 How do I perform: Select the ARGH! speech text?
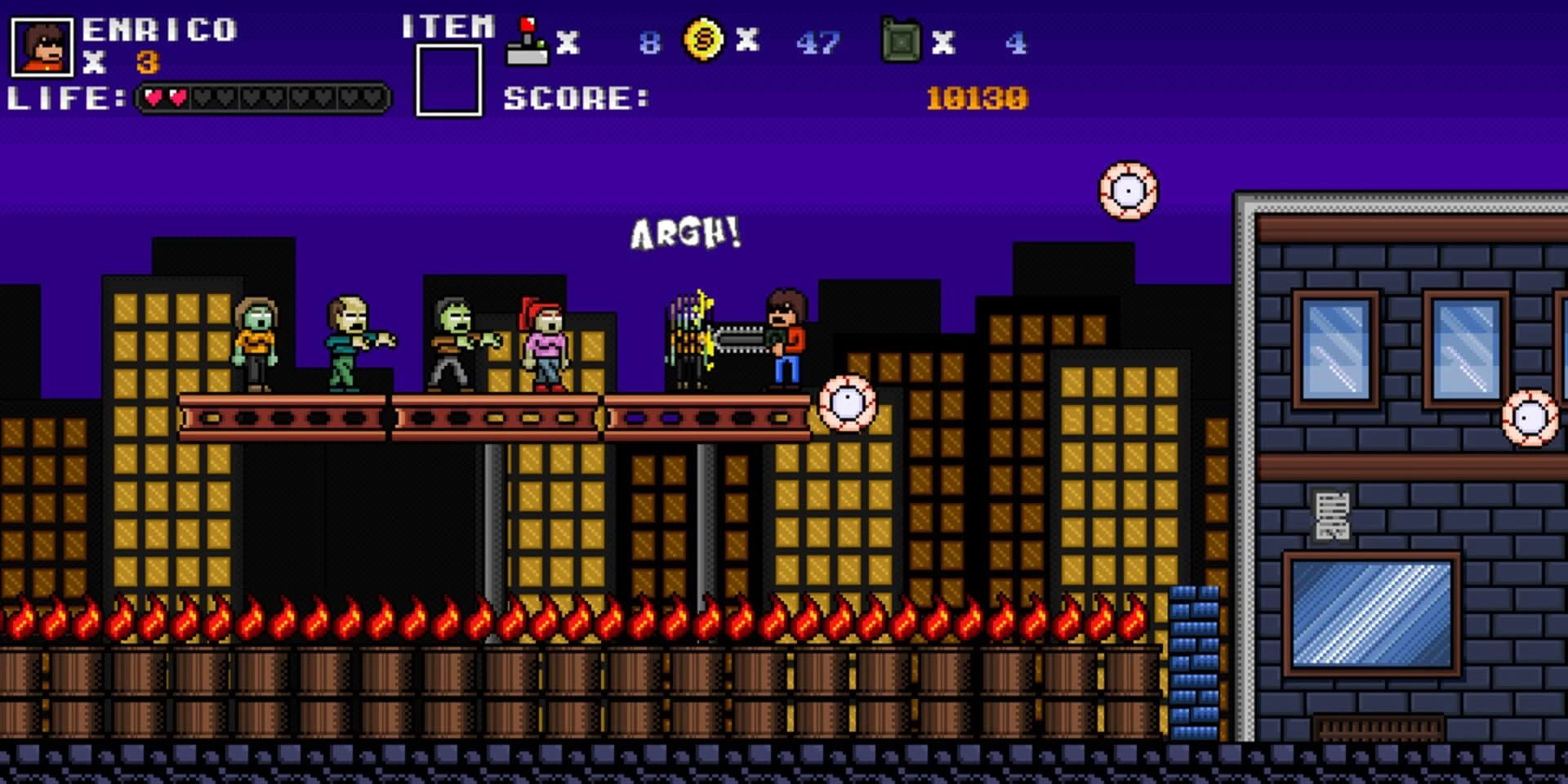[x=684, y=234]
